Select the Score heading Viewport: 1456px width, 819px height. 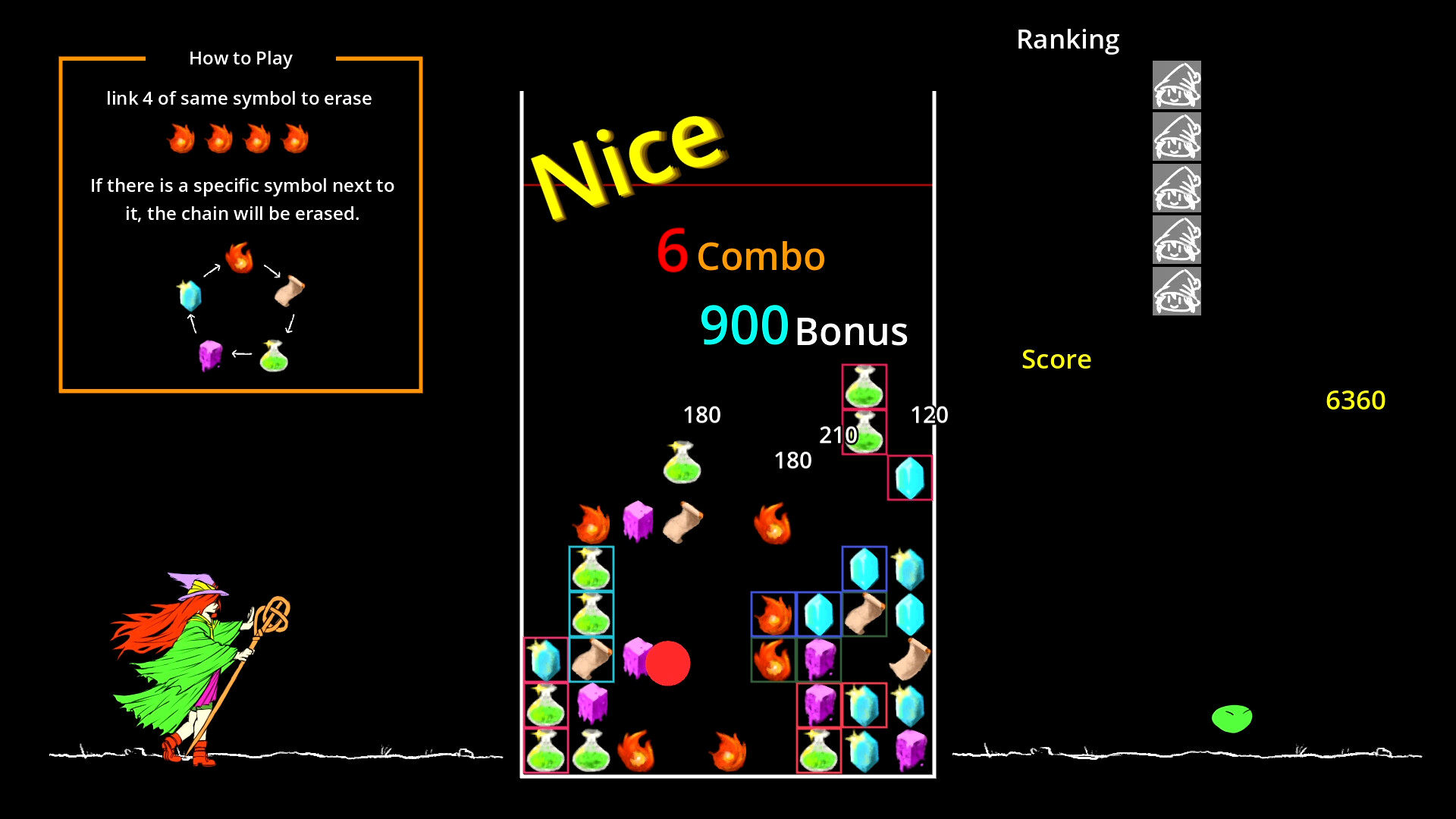click(1056, 360)
